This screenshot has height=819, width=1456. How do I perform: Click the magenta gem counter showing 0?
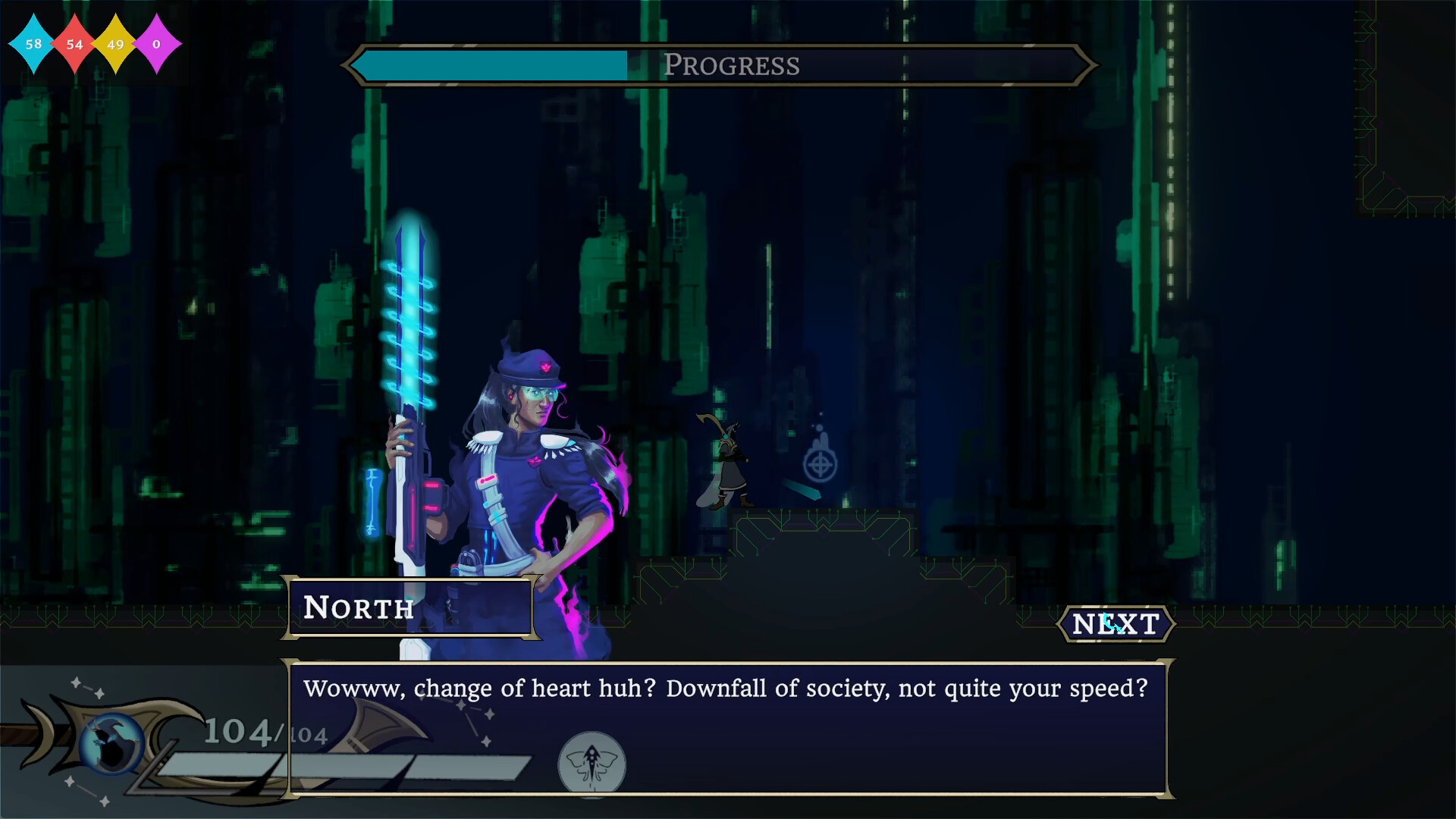158,44
